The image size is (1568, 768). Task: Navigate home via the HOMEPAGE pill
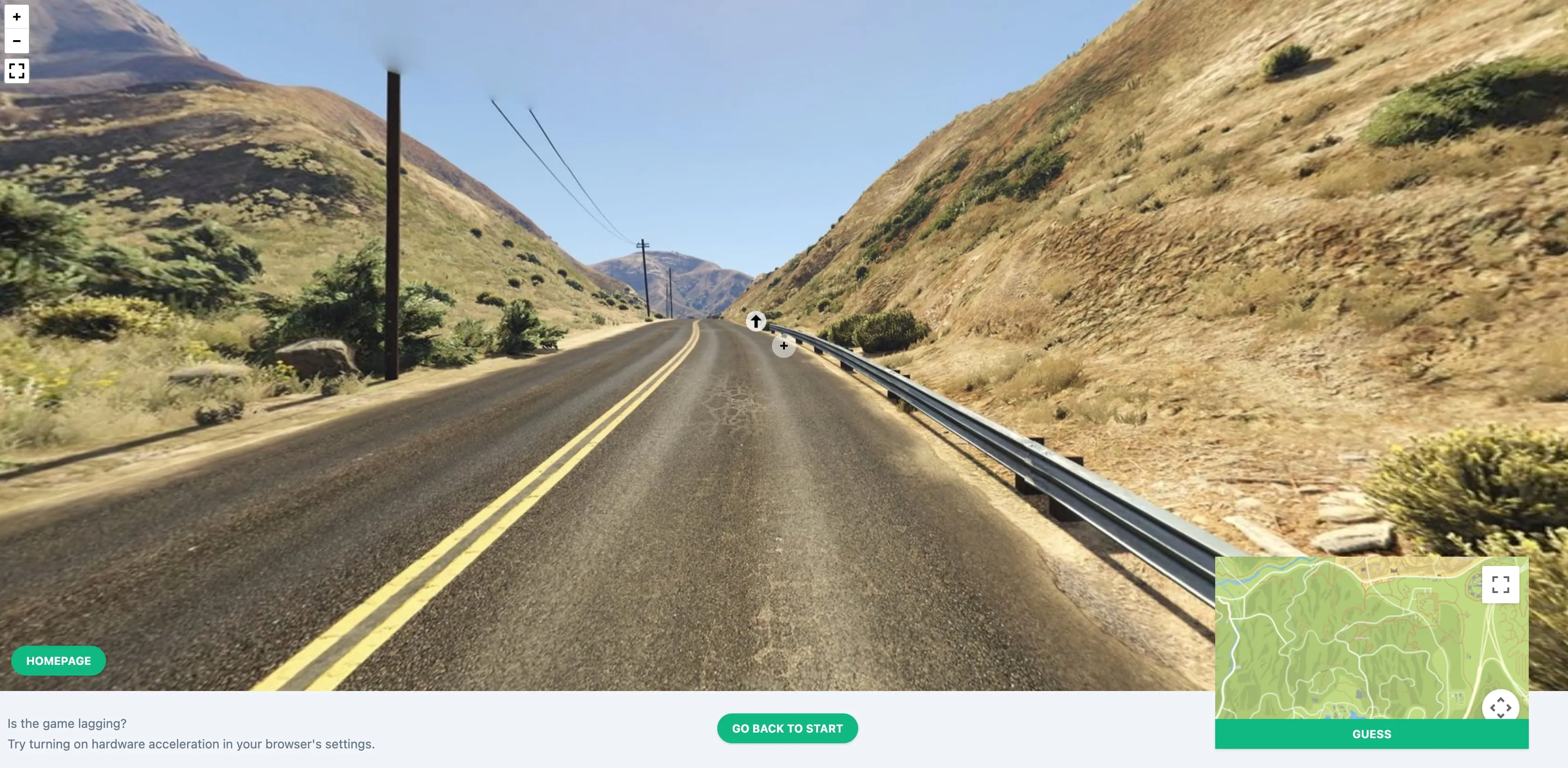coord(58,660)
